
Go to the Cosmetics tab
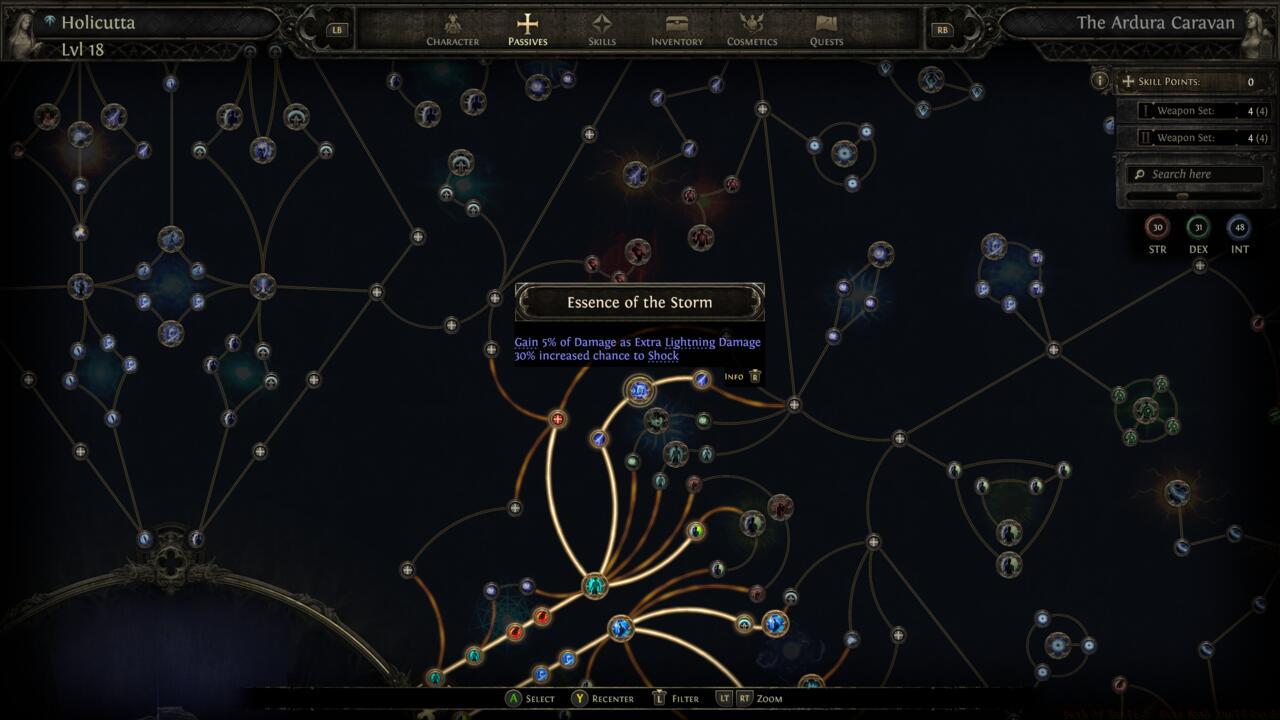pos(752,30)
